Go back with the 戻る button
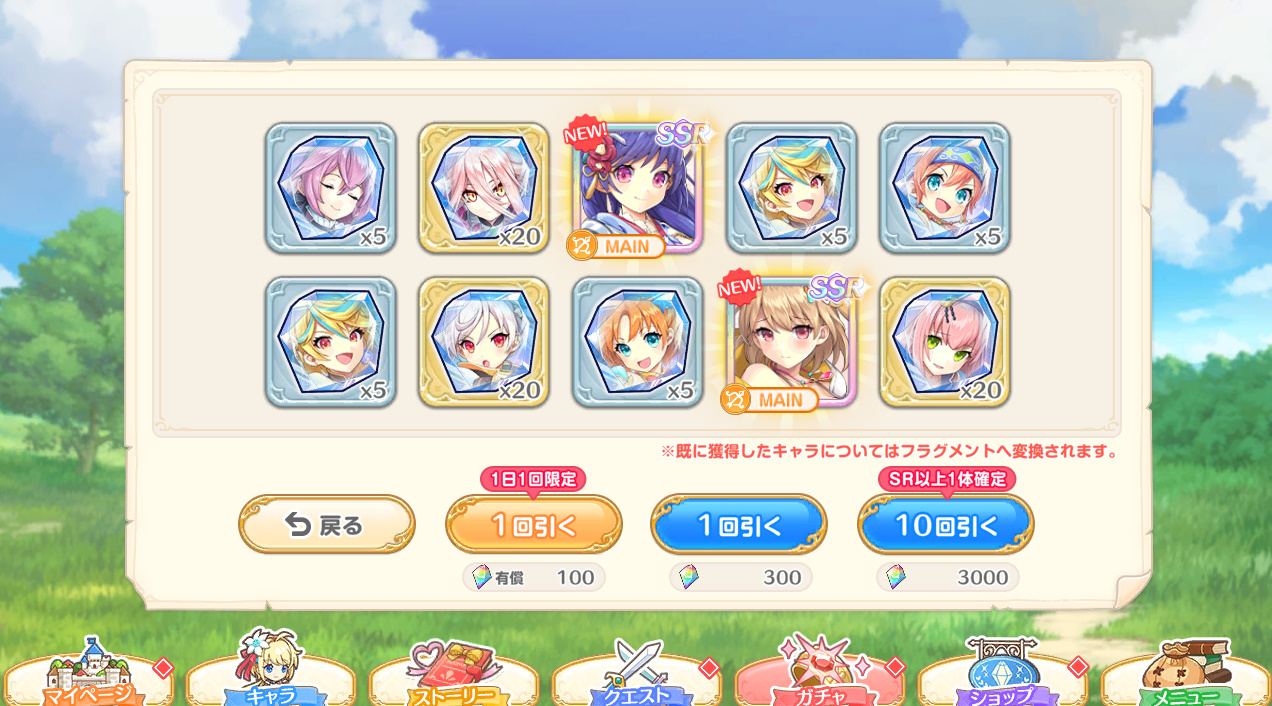 326,524
